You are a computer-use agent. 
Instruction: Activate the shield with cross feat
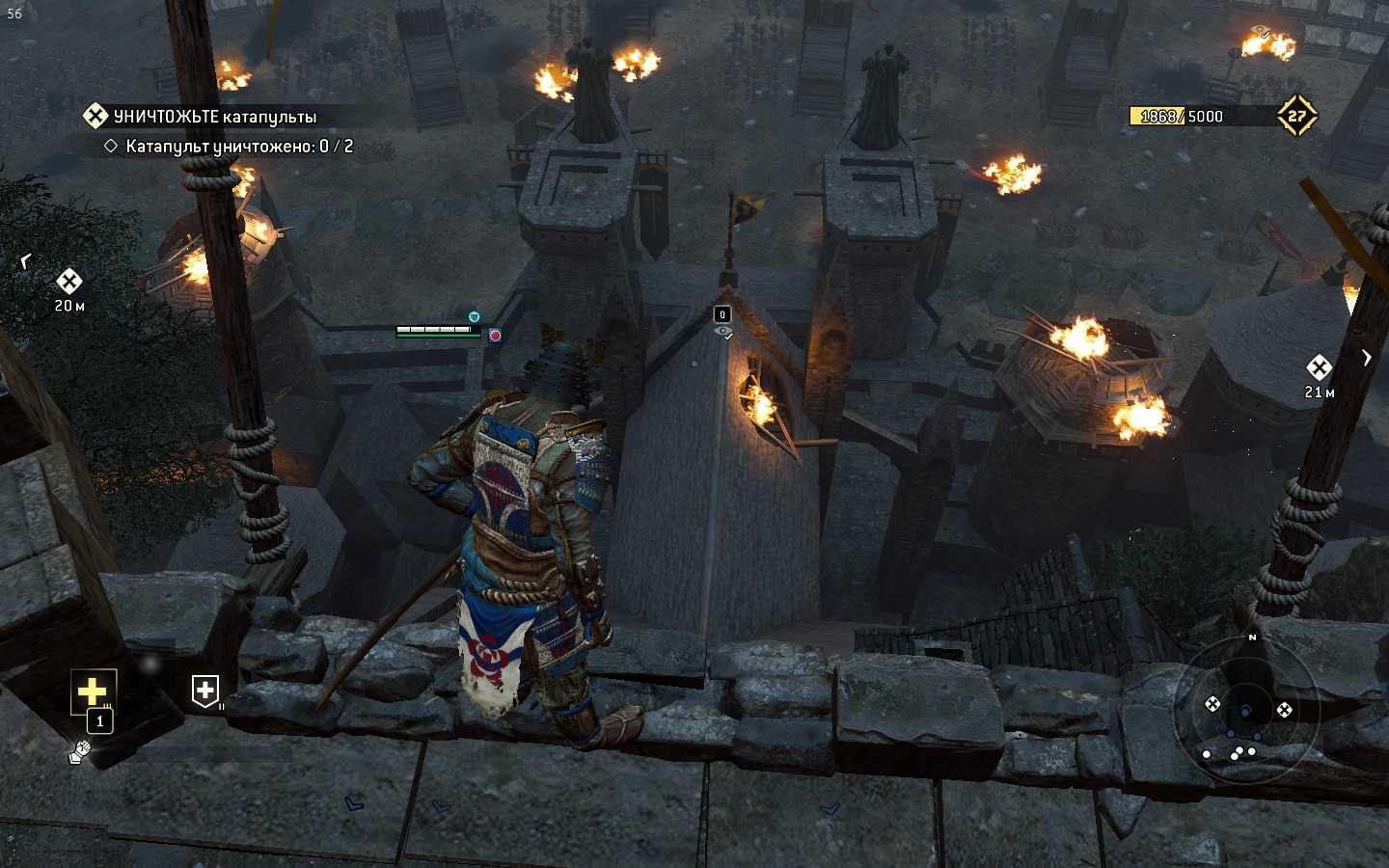(x=205, y=691)
